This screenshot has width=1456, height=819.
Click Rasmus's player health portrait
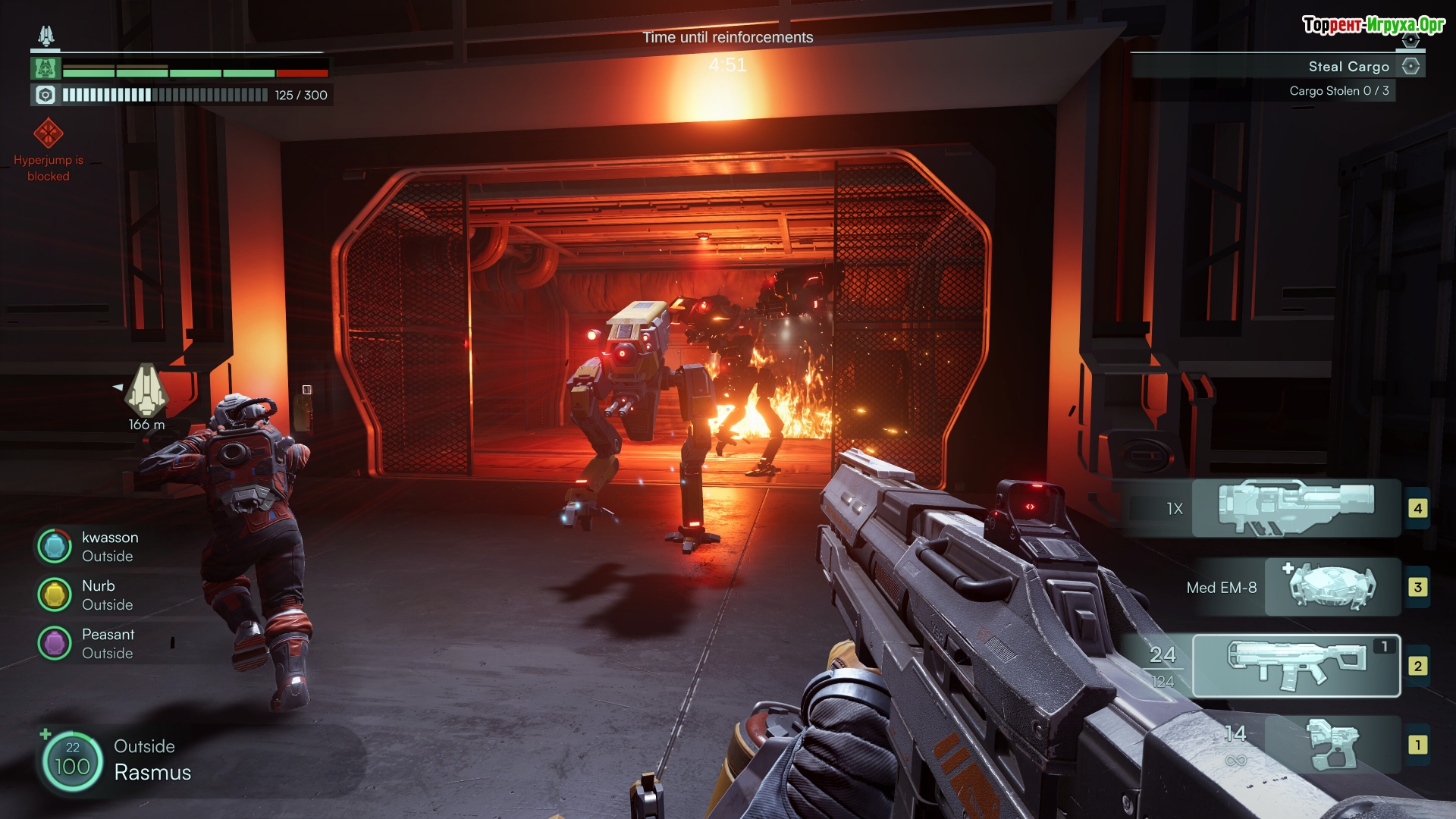coord(72,760)
